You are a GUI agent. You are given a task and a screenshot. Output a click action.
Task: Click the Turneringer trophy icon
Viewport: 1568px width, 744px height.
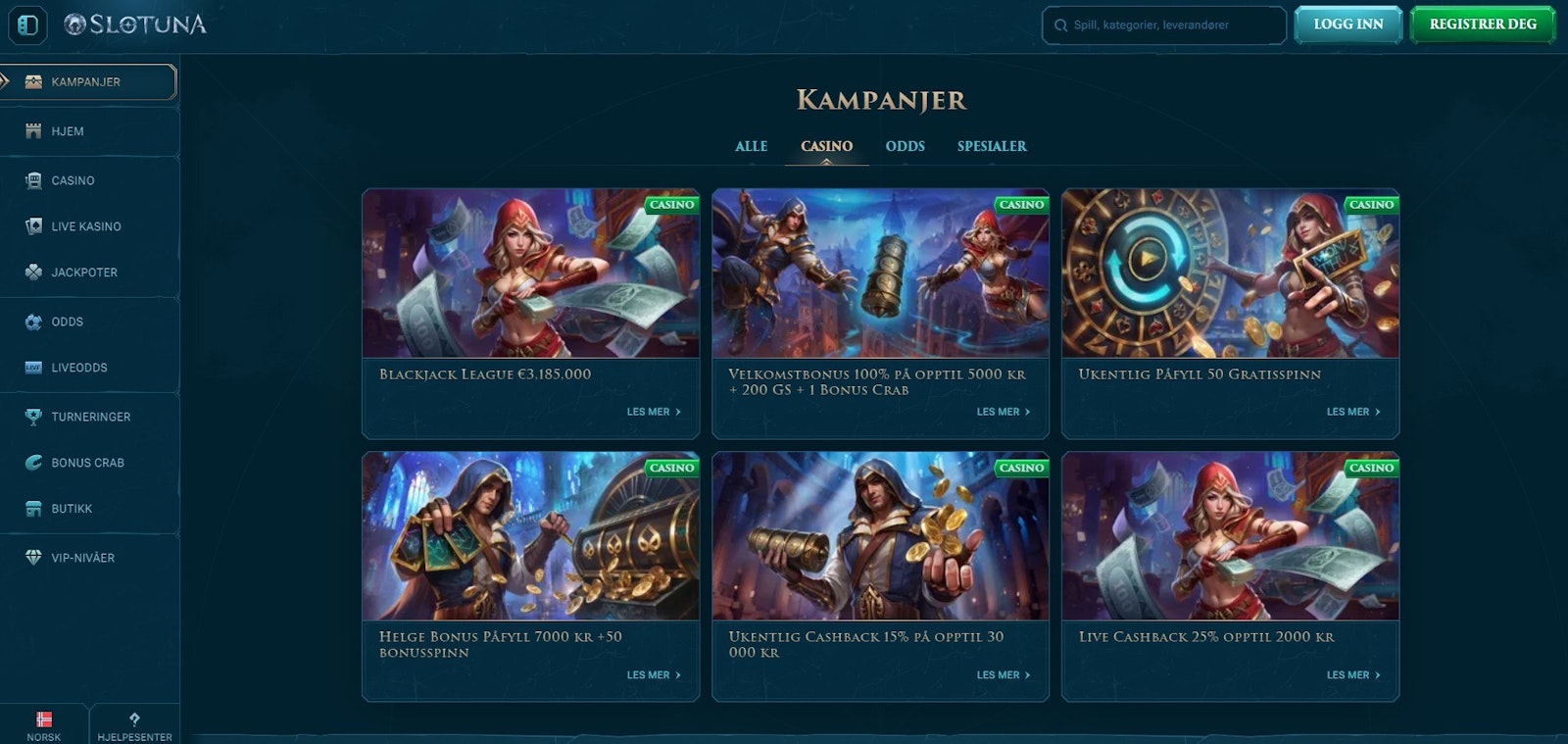[32, 416]
